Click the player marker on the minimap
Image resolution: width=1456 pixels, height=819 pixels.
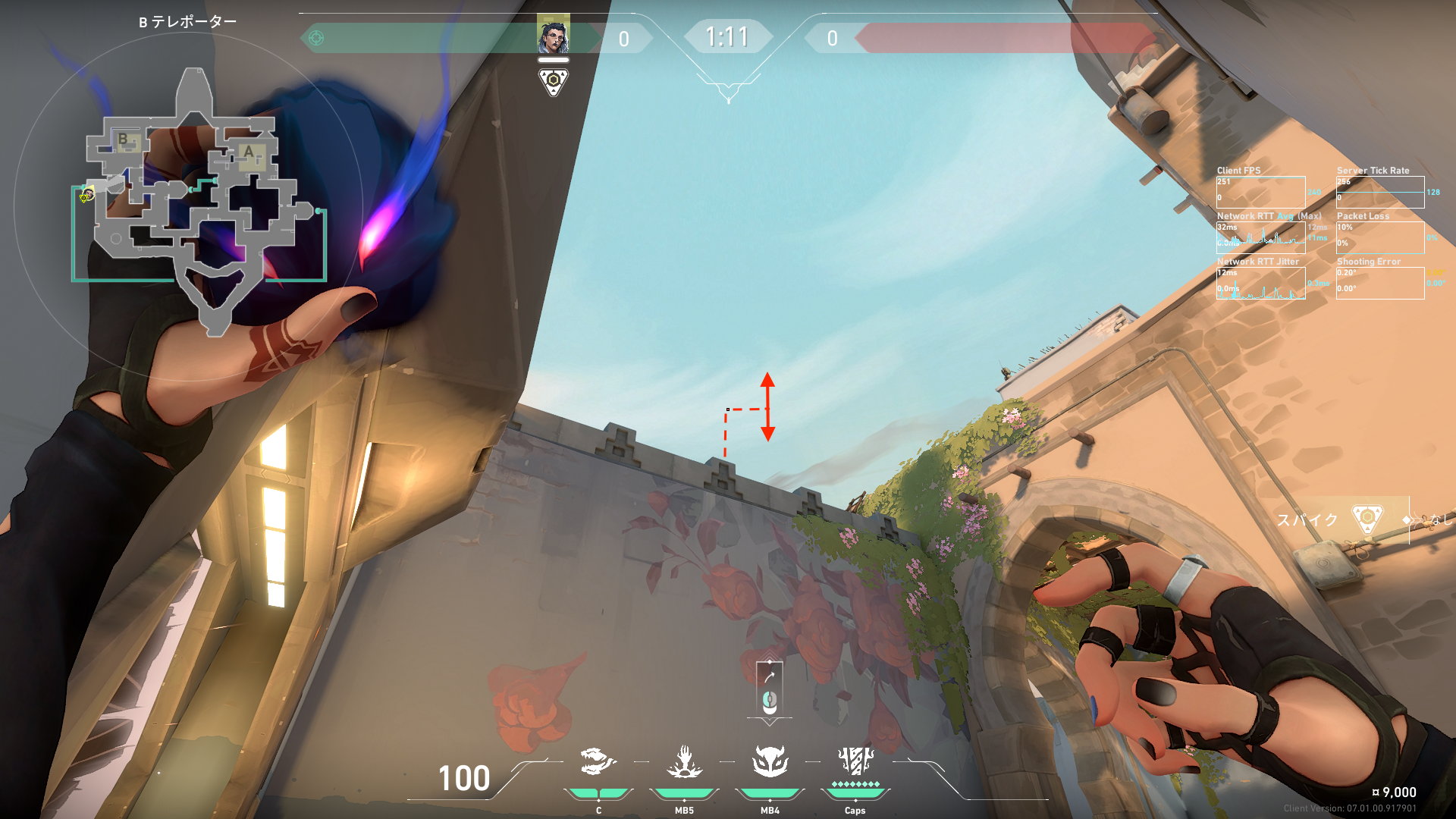click(87, 195)
